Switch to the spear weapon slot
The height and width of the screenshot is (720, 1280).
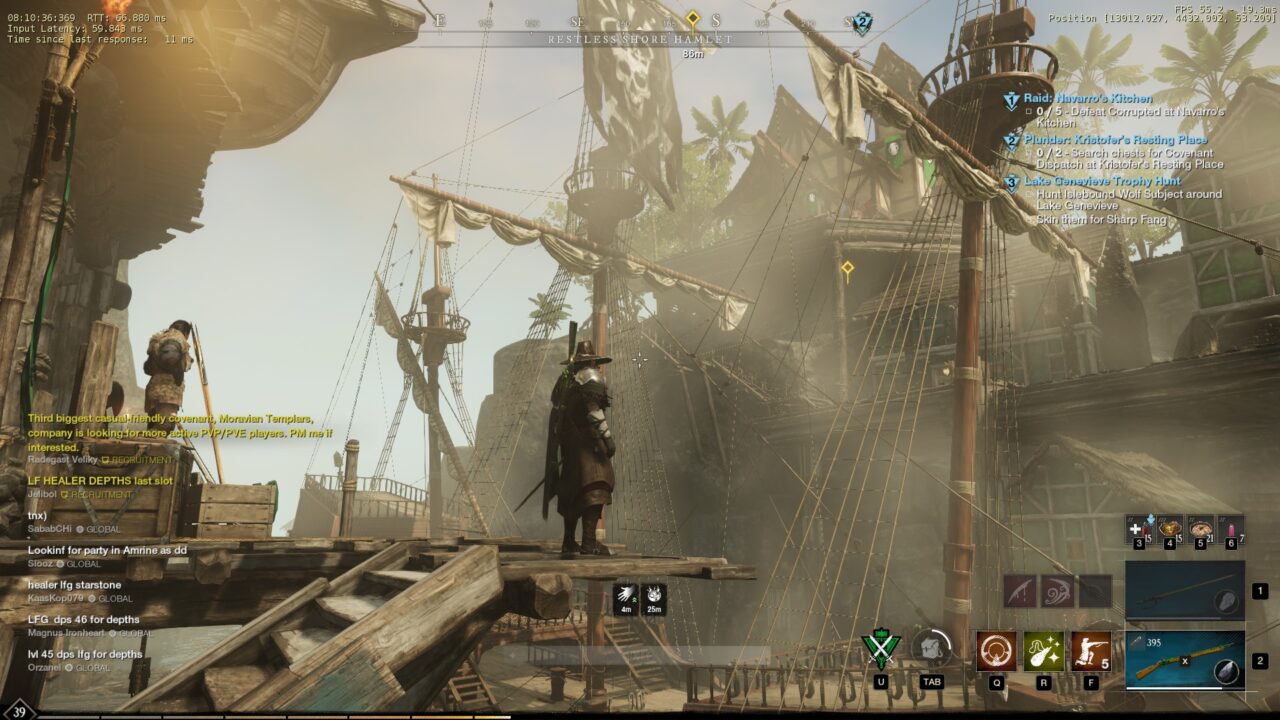[1185, 591]
